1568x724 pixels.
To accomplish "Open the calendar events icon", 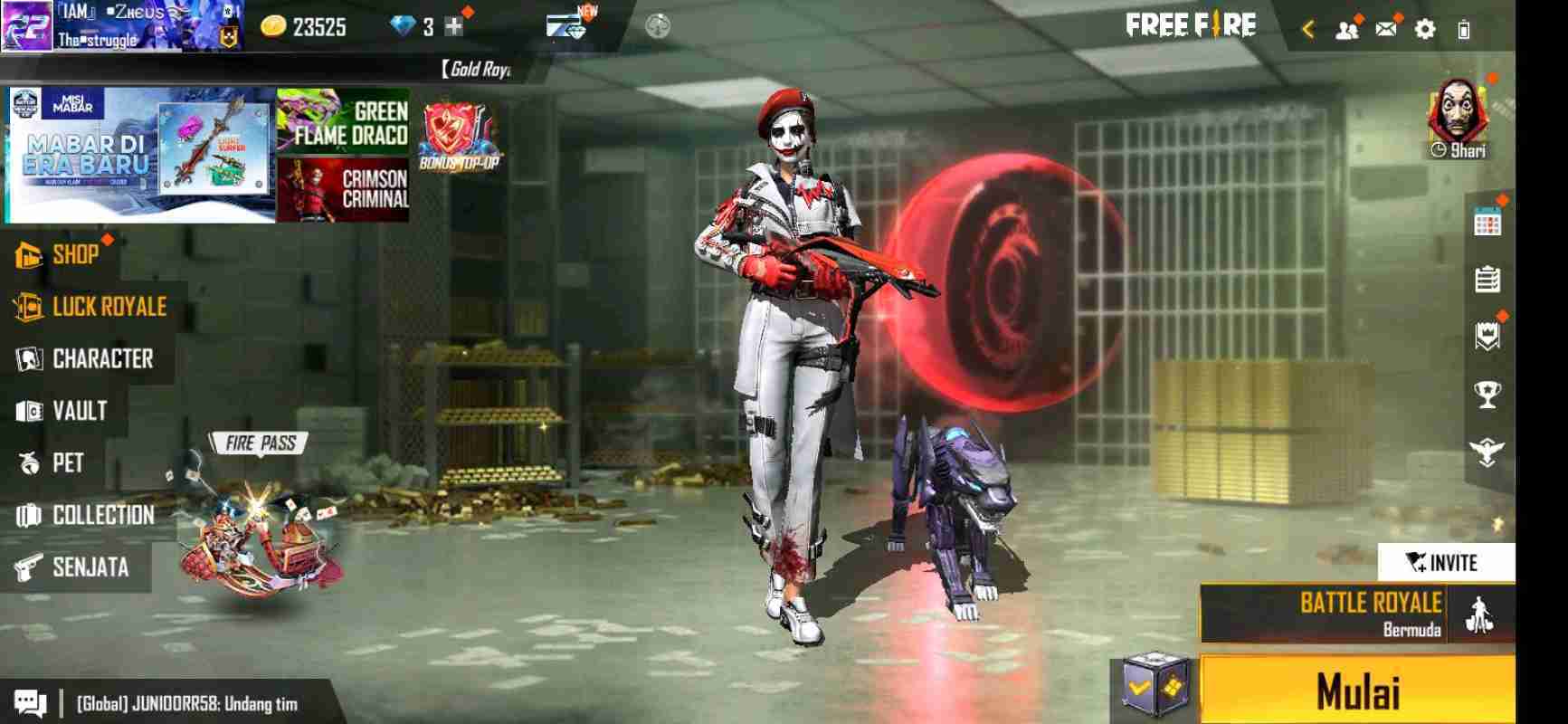I will tap(1487, 223).
